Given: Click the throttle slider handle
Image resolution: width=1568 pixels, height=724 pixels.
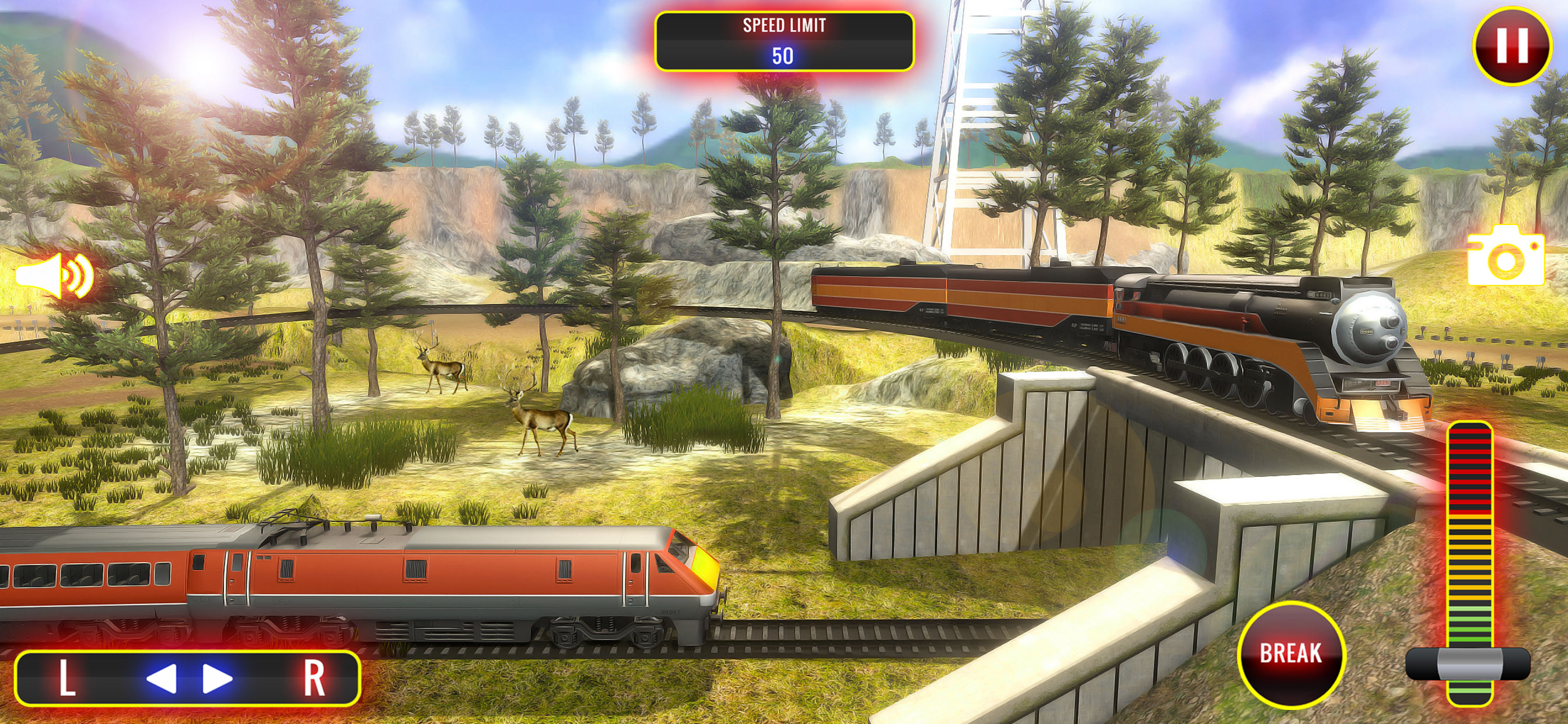Looking at the screenshot, I should pyautogui.click(x=1468, y=664).
